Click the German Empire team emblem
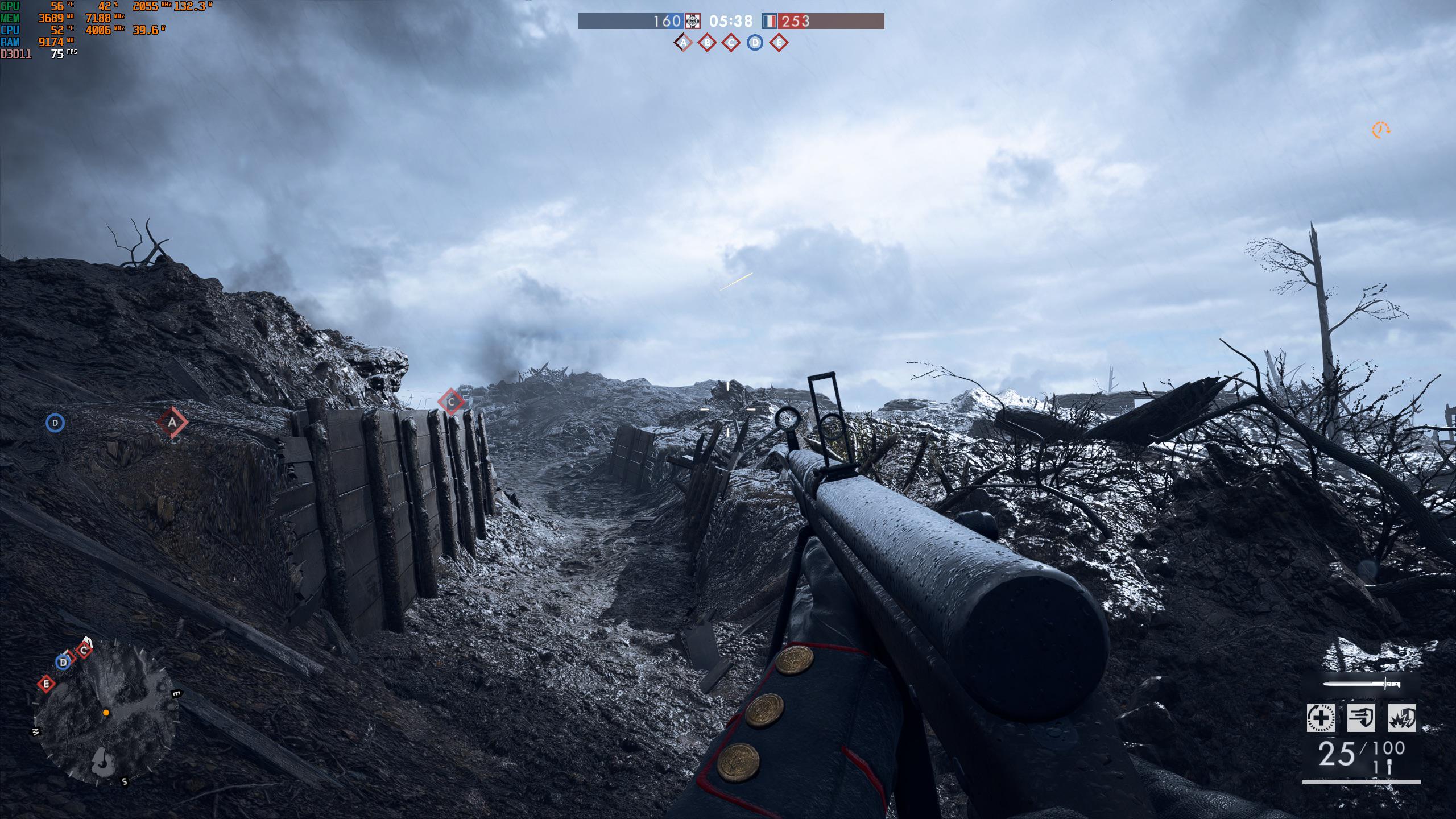 pyautogui.click(x=692, y=21)
